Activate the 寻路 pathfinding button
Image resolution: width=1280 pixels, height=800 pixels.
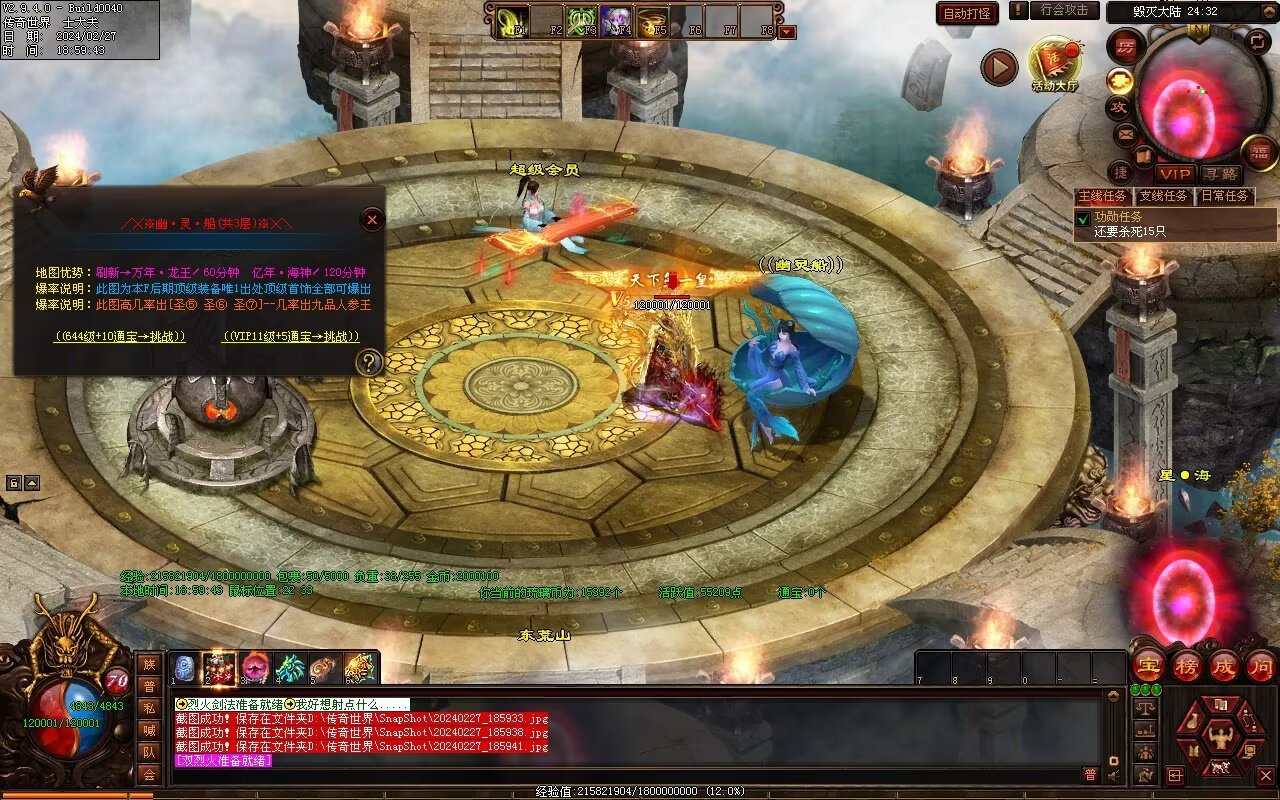click(x=1220, y=174)
